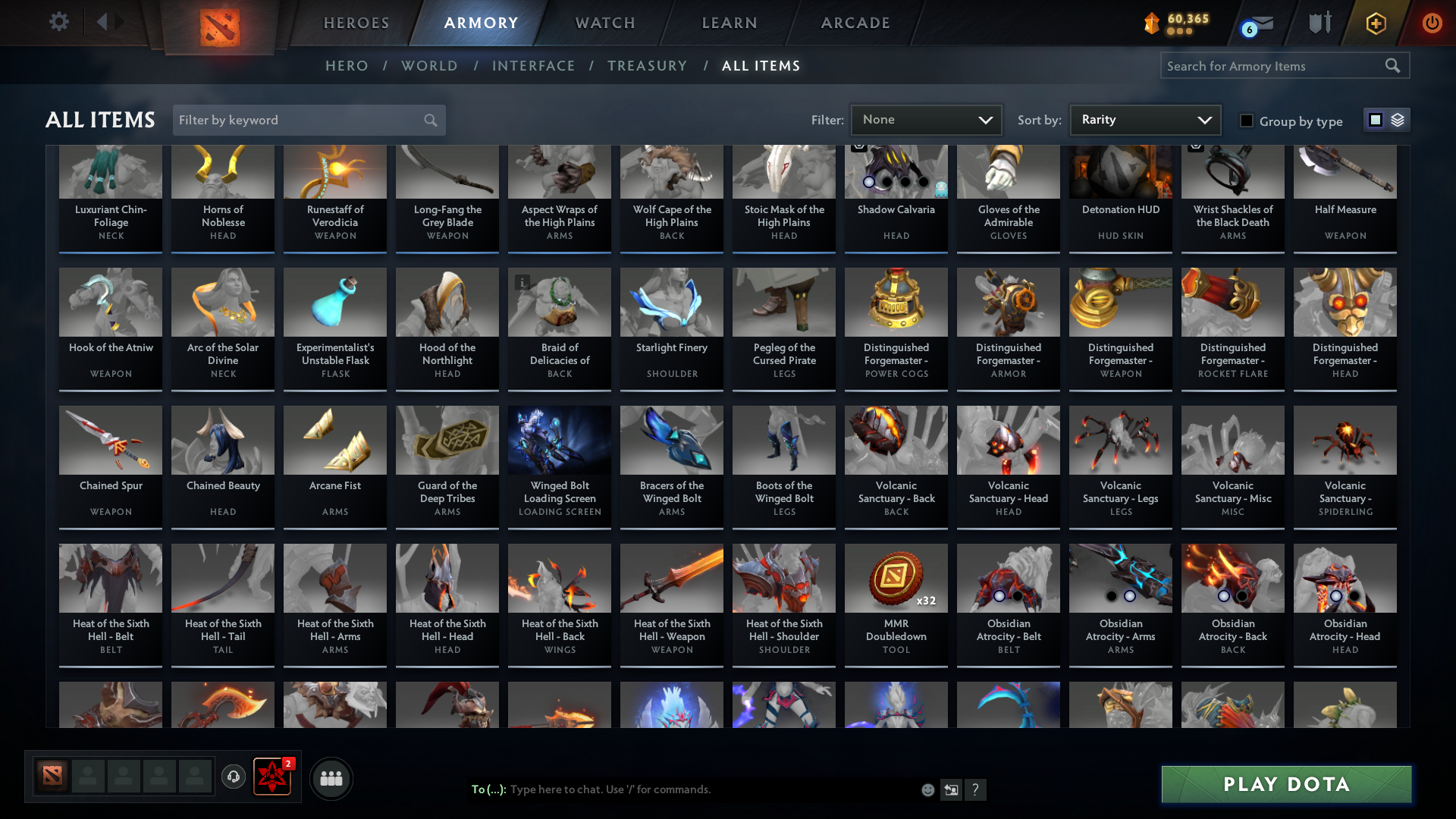1456x819 pixels.
Task: Enable the Group by type checkbox
Action: 1247,121
